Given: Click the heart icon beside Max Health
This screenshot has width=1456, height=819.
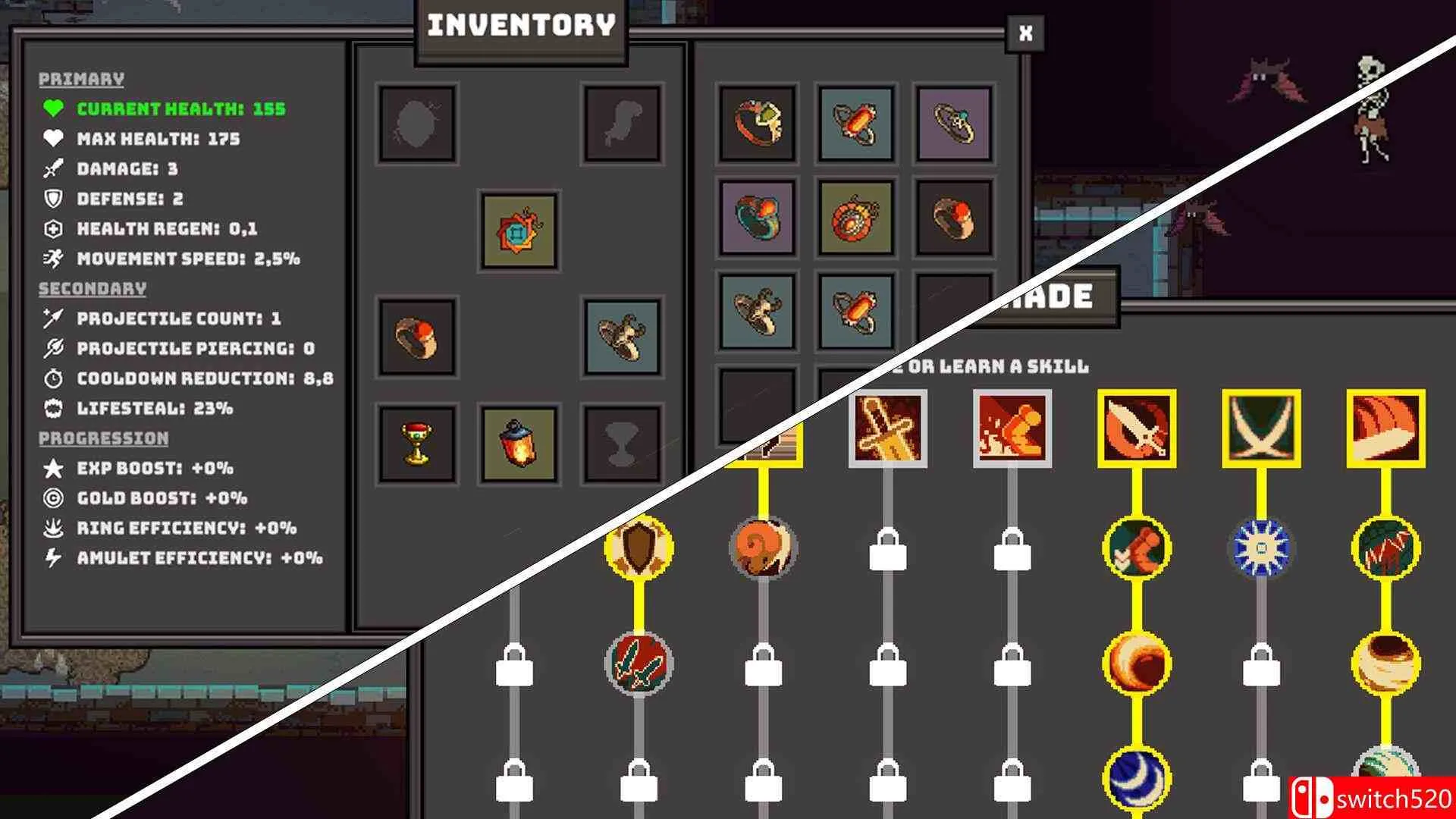Looking at the screenshot, I should [52, 139].
